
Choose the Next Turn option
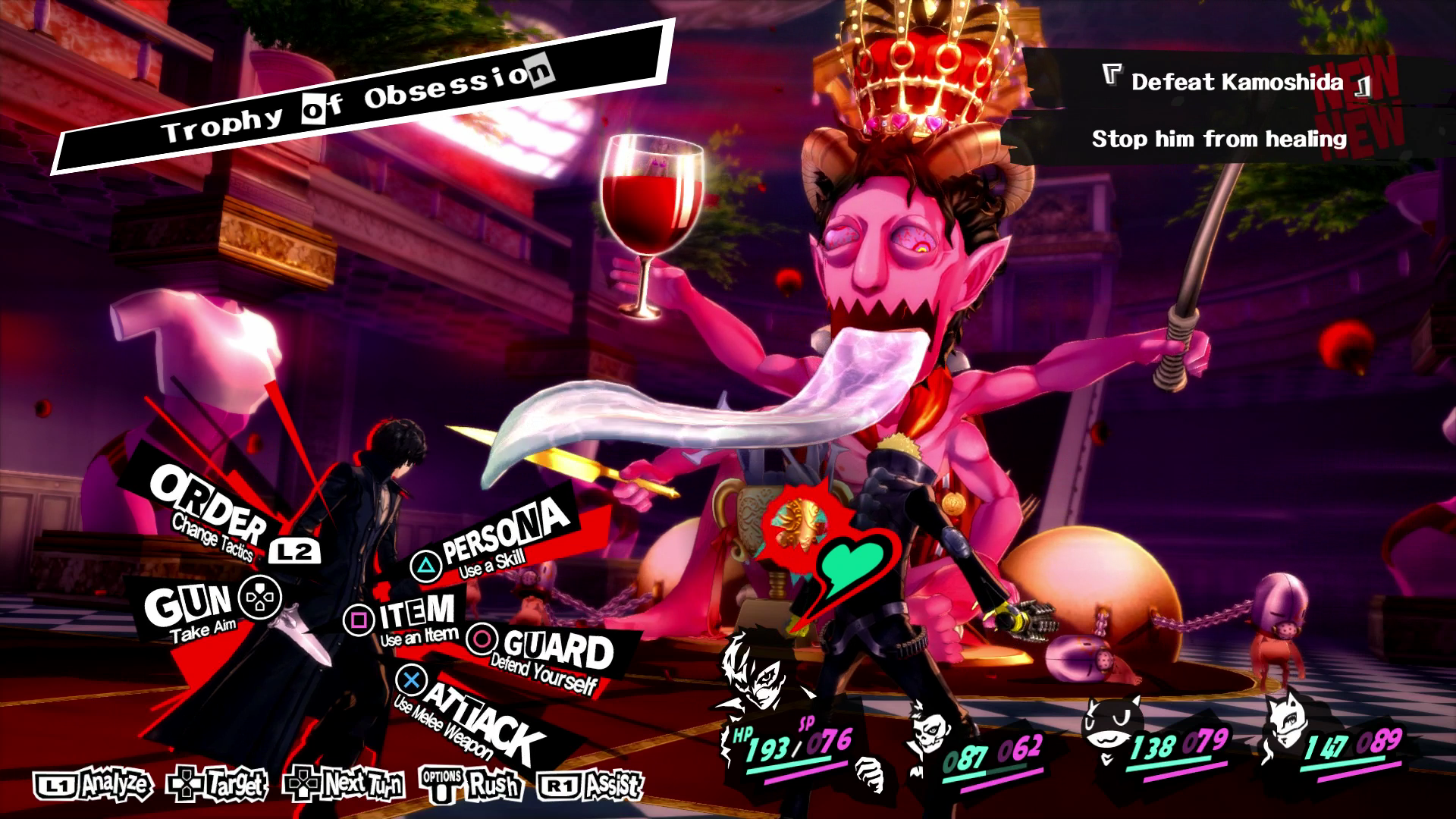click(x=344, y=785)
